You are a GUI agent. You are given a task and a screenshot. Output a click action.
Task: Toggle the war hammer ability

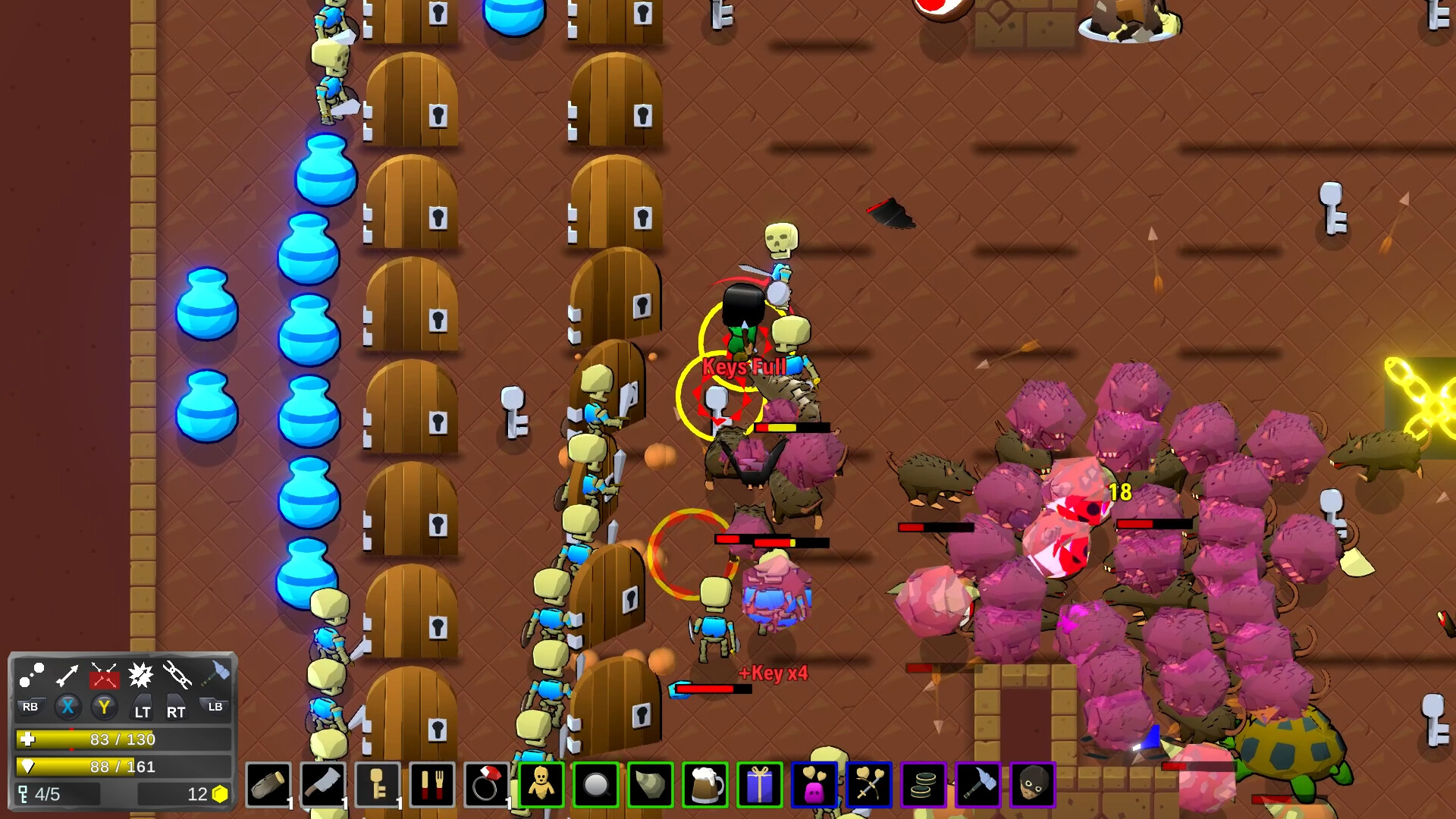tap(215, 673)
